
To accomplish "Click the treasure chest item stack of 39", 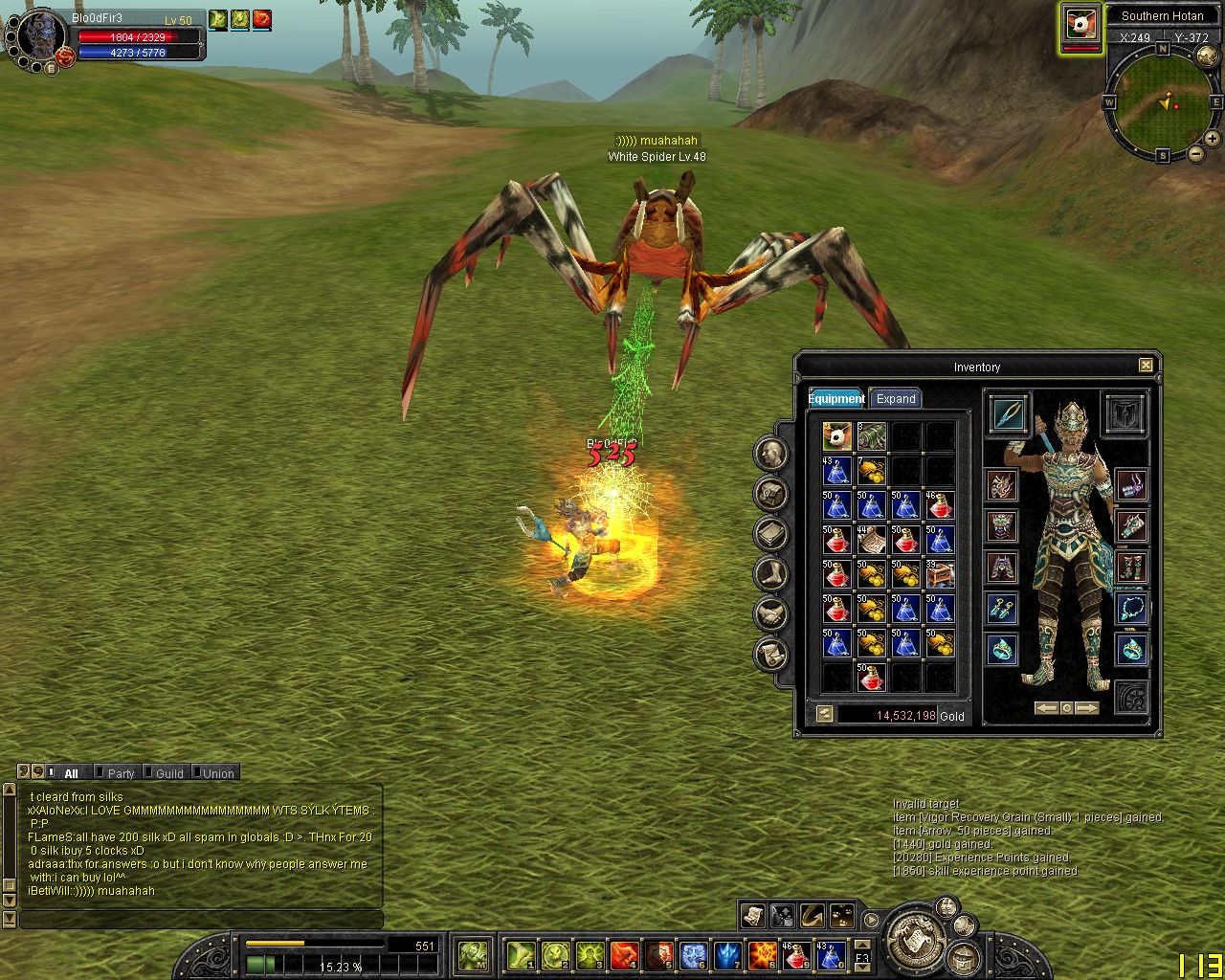I will 940,574.
